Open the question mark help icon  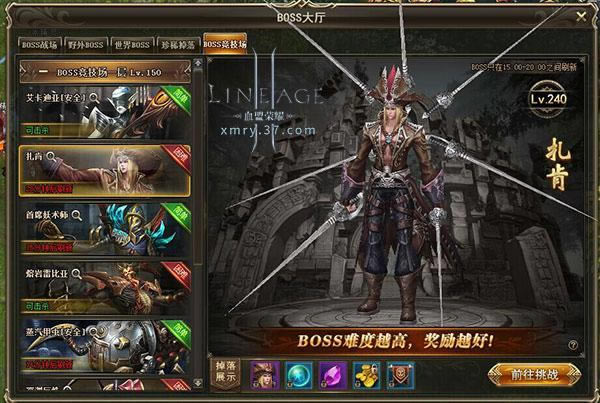575,343
